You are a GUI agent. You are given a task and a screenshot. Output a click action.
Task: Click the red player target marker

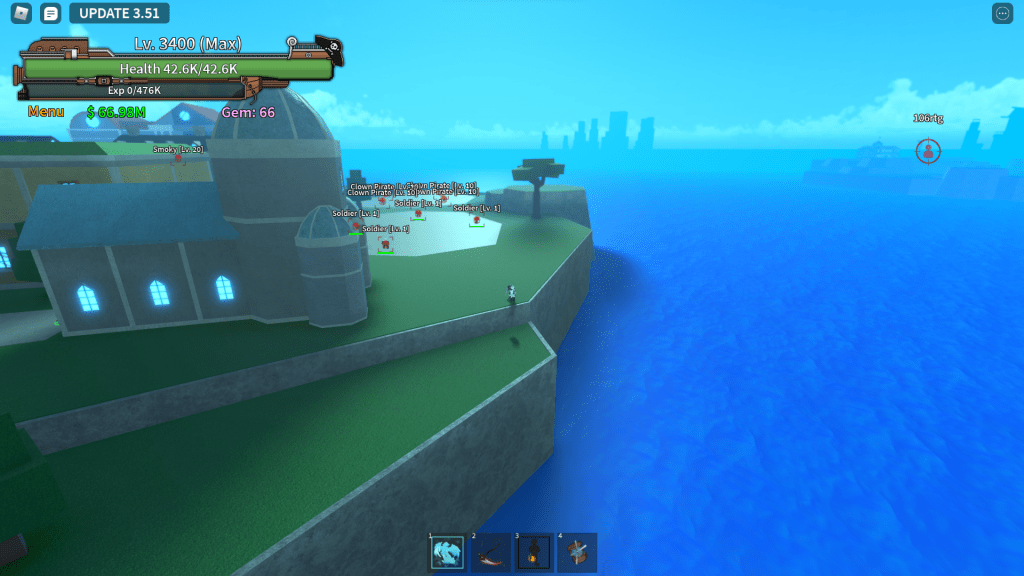(928, 151)
